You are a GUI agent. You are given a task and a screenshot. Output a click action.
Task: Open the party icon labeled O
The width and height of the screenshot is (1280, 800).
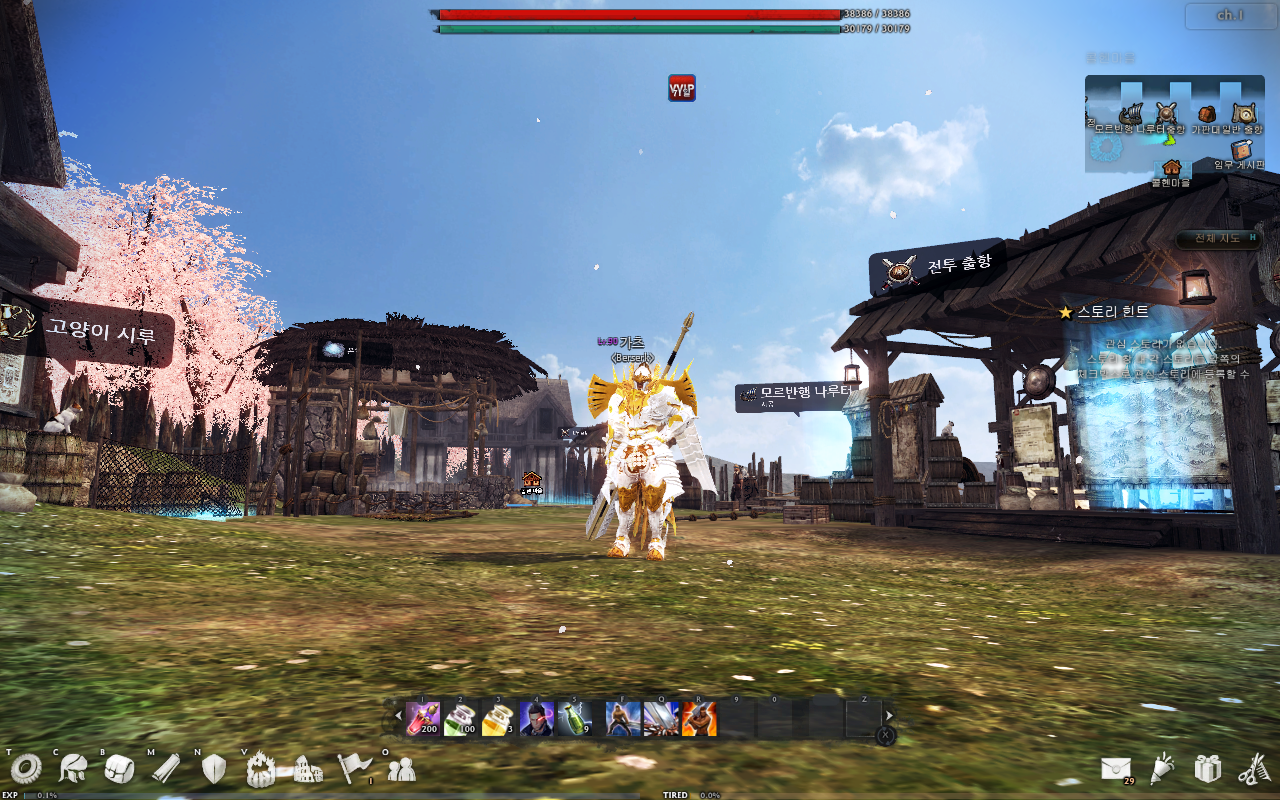[400, 770]
